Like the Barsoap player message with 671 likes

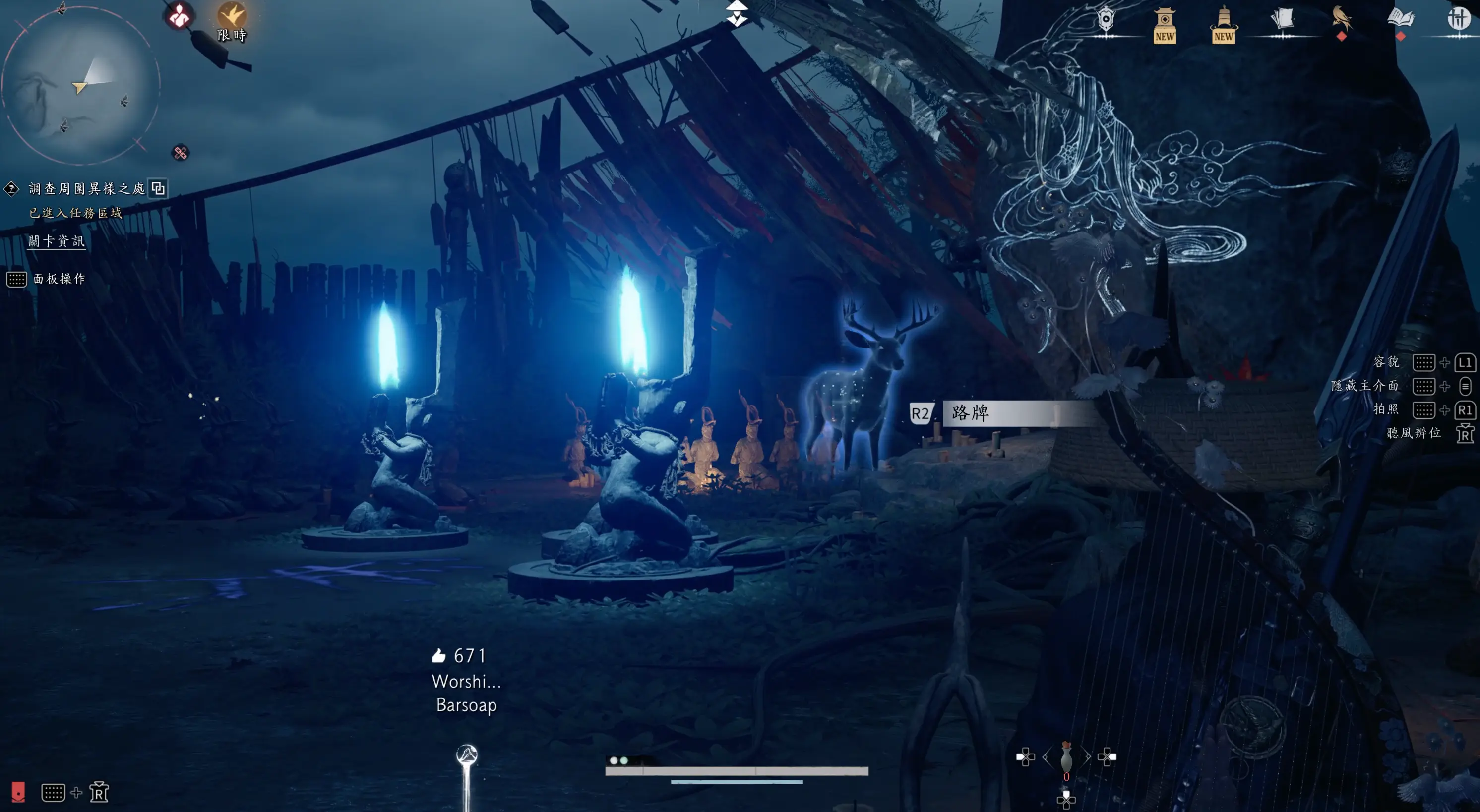click(439, 656)
